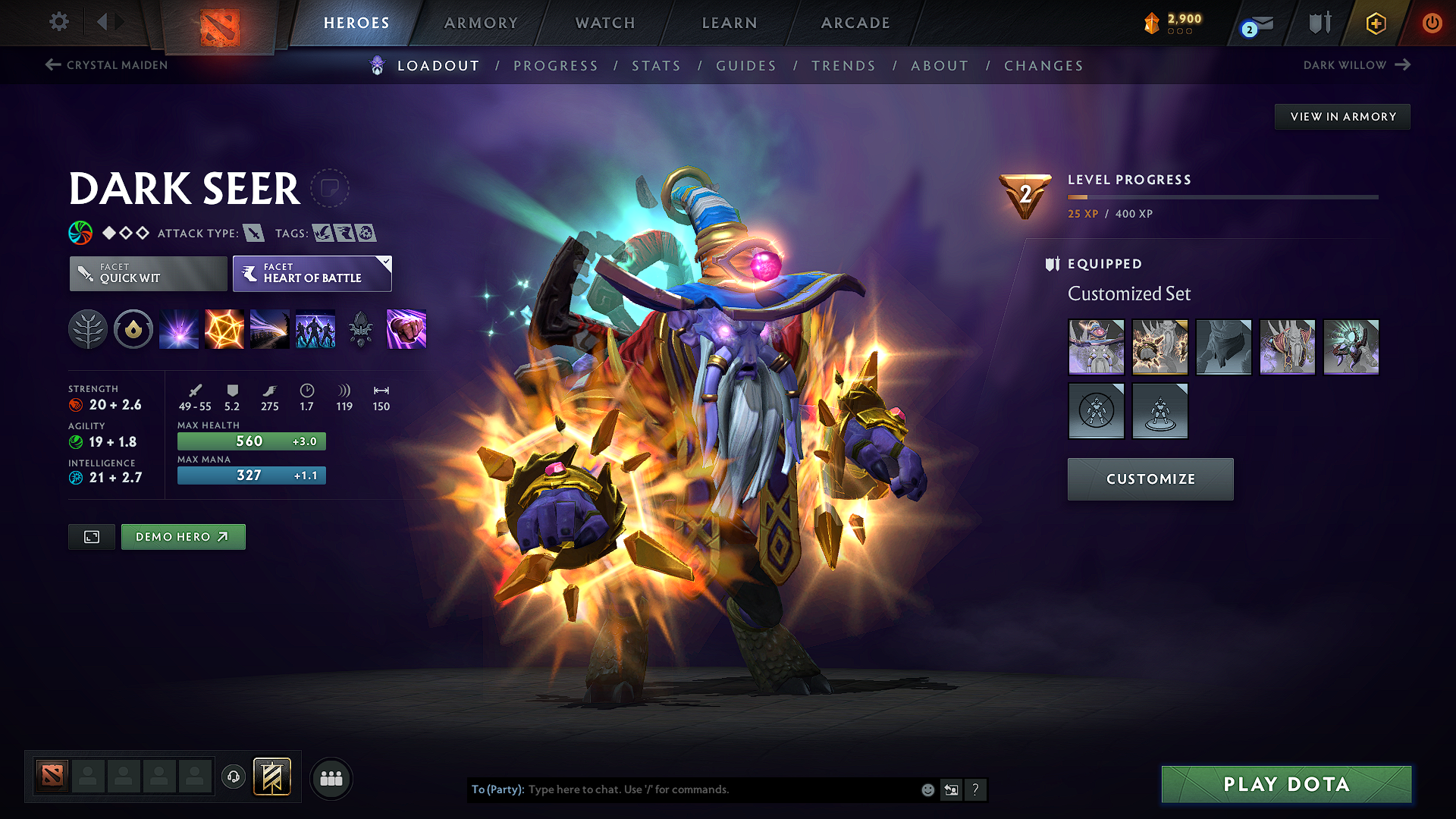This screenshot has height=819, width=1456.
Task: Switch to the STATS tab
Action: 656,66
